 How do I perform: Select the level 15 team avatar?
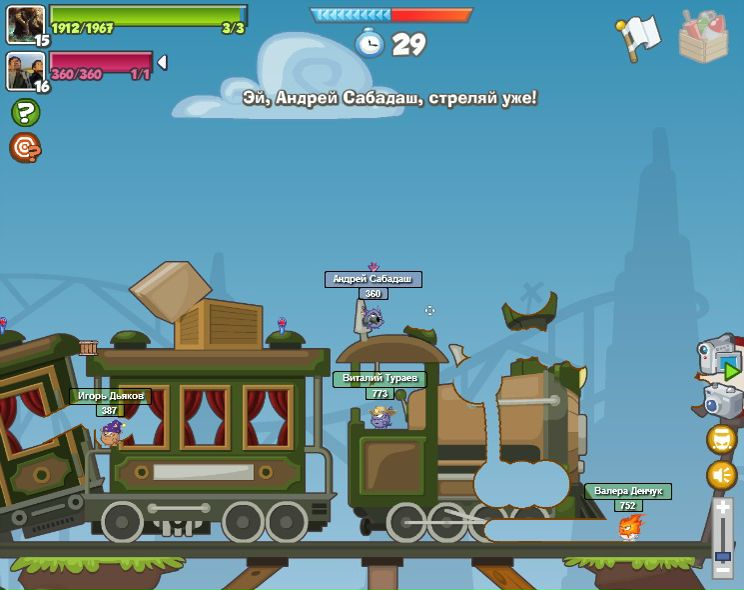point(25,23)
